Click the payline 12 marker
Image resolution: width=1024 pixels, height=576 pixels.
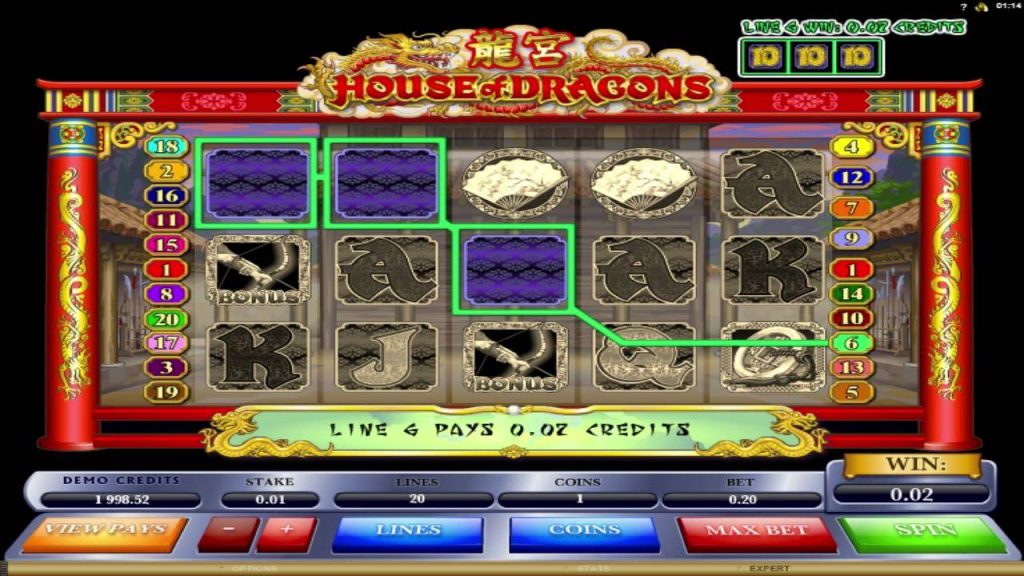coord(851,177)
